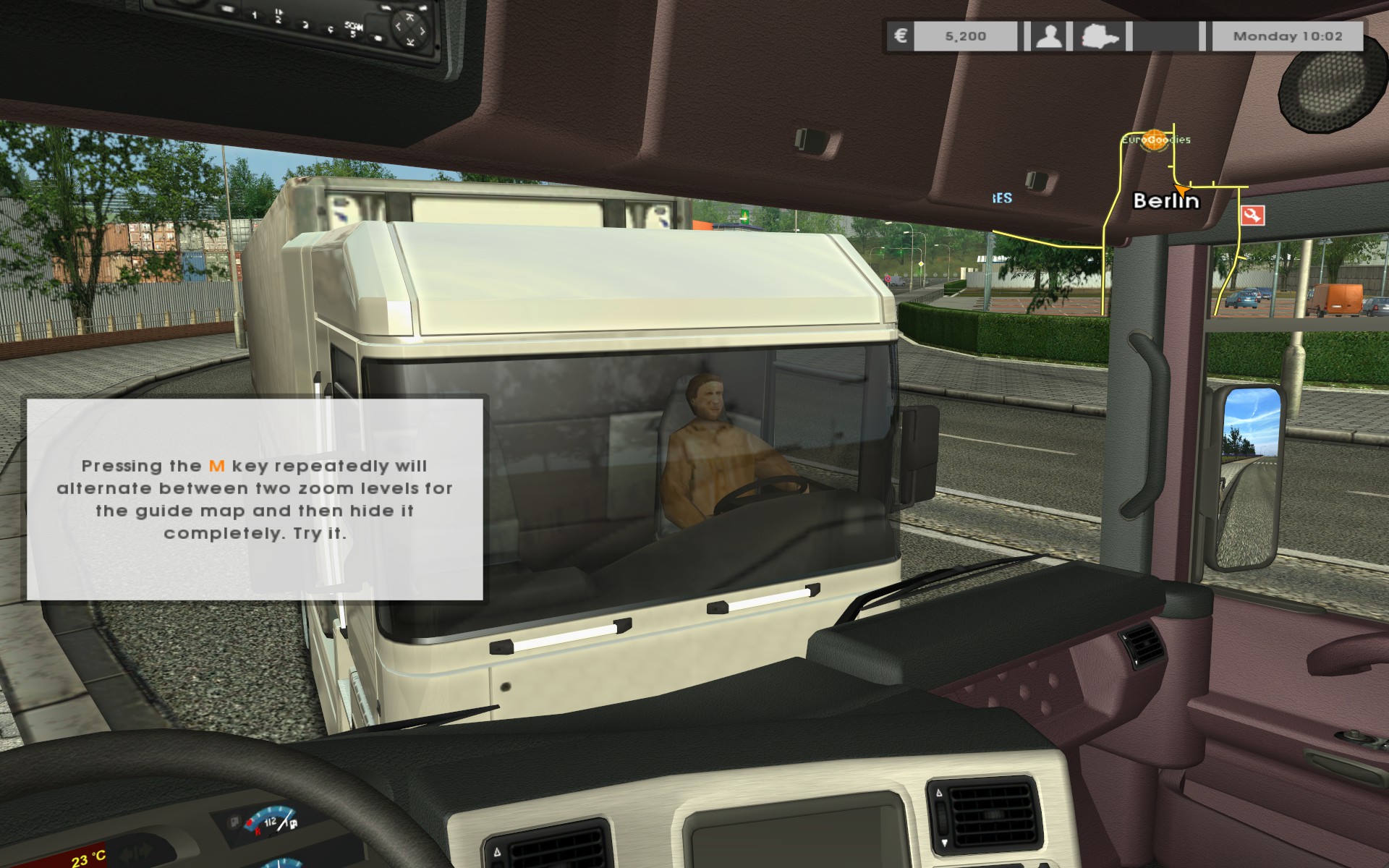Click the euro symbol on the money bar

click(x=899, y=35)
